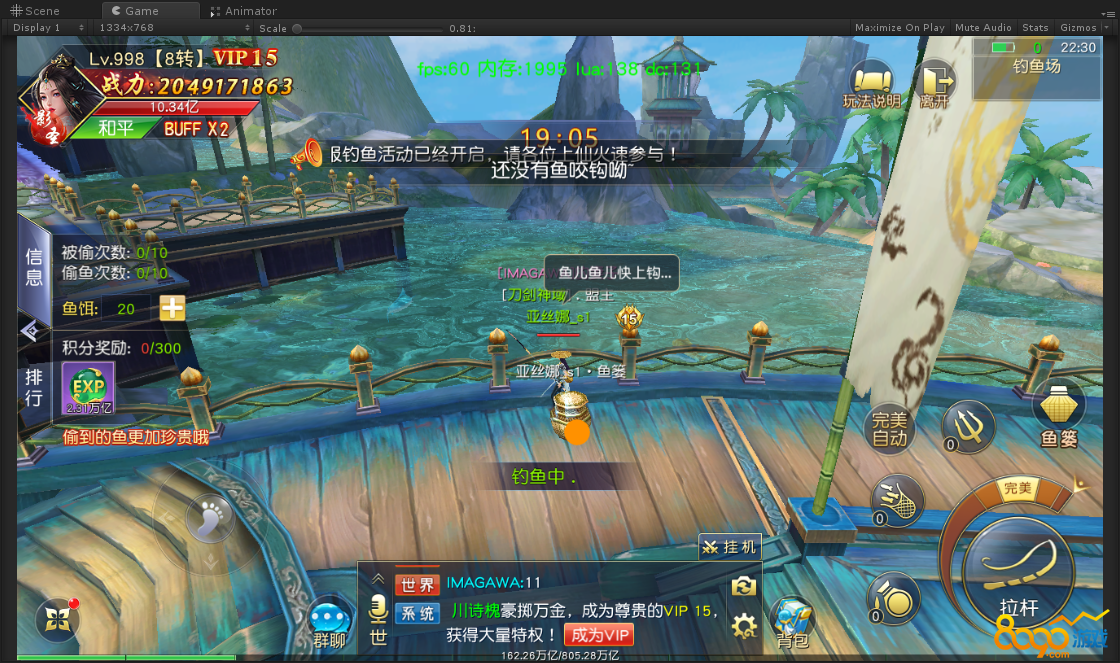The width and height of the screenshot is (1120, 663).
Task: Open 群聊 group chat
Action: click(329, 623)
